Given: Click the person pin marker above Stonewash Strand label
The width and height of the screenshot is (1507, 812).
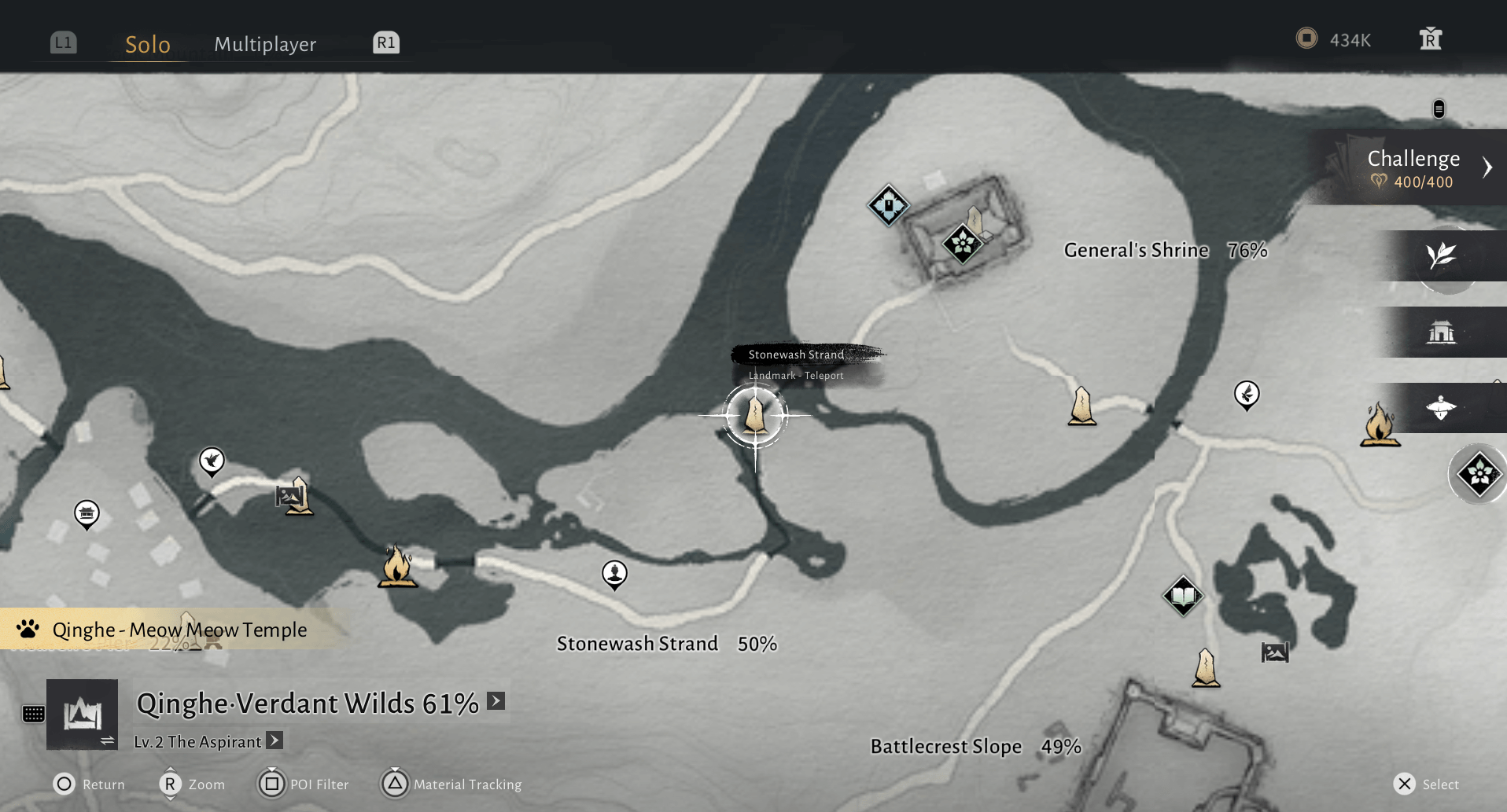Looking at the screenshot, I should tap(614, 574).
